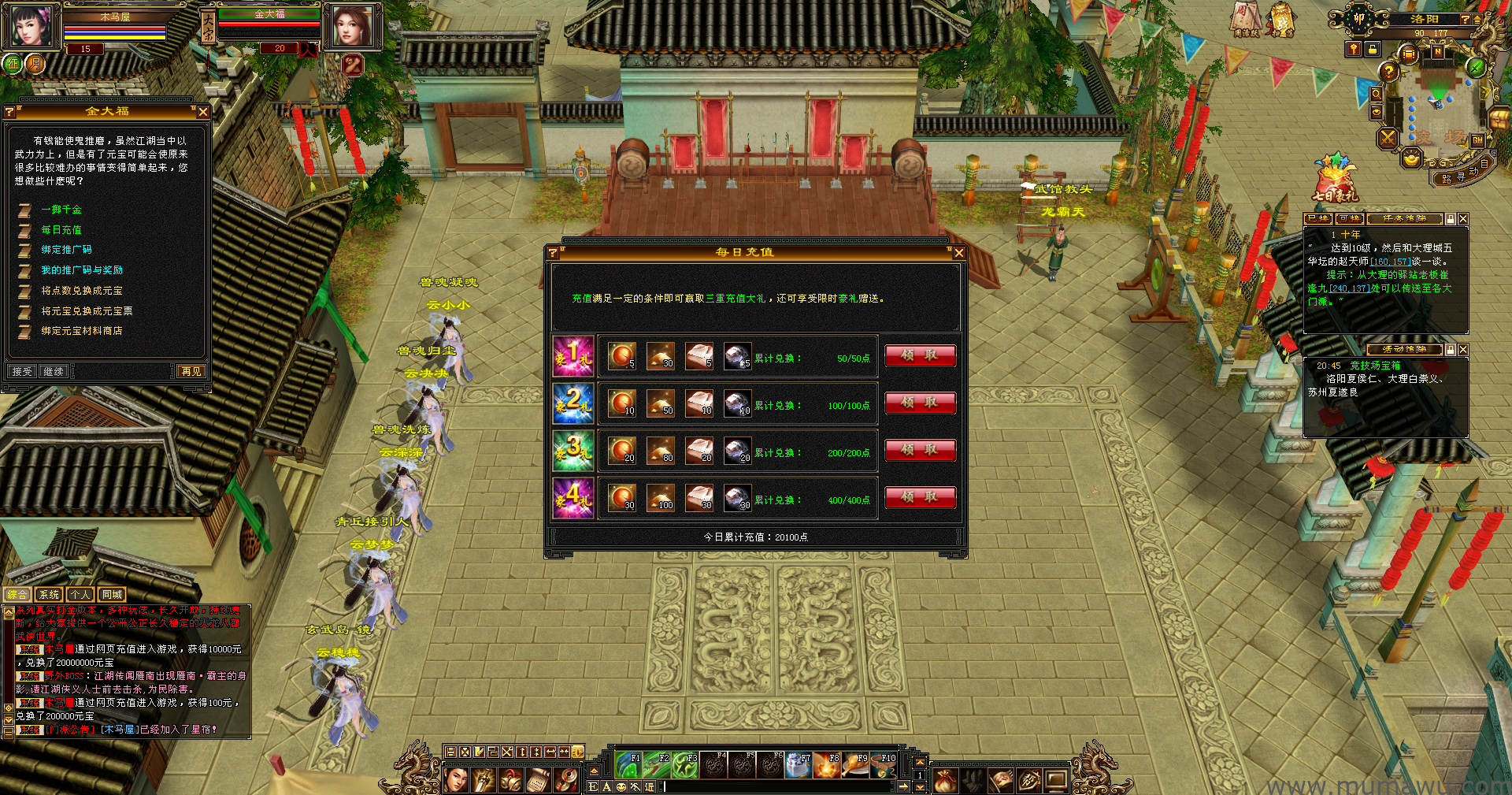The height and width of the screenshot is (795, 1512).
Task: Claim the 1礼 reward with 领取
Action: 920,355
